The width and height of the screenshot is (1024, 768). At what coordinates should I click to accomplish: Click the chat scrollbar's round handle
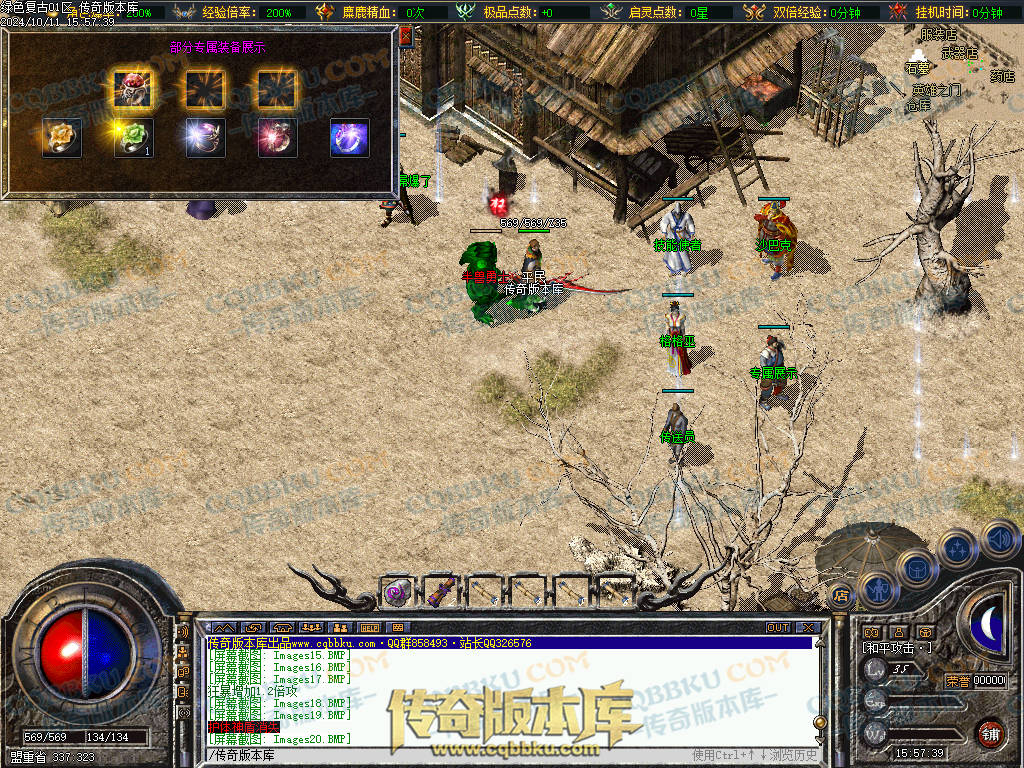820,723
